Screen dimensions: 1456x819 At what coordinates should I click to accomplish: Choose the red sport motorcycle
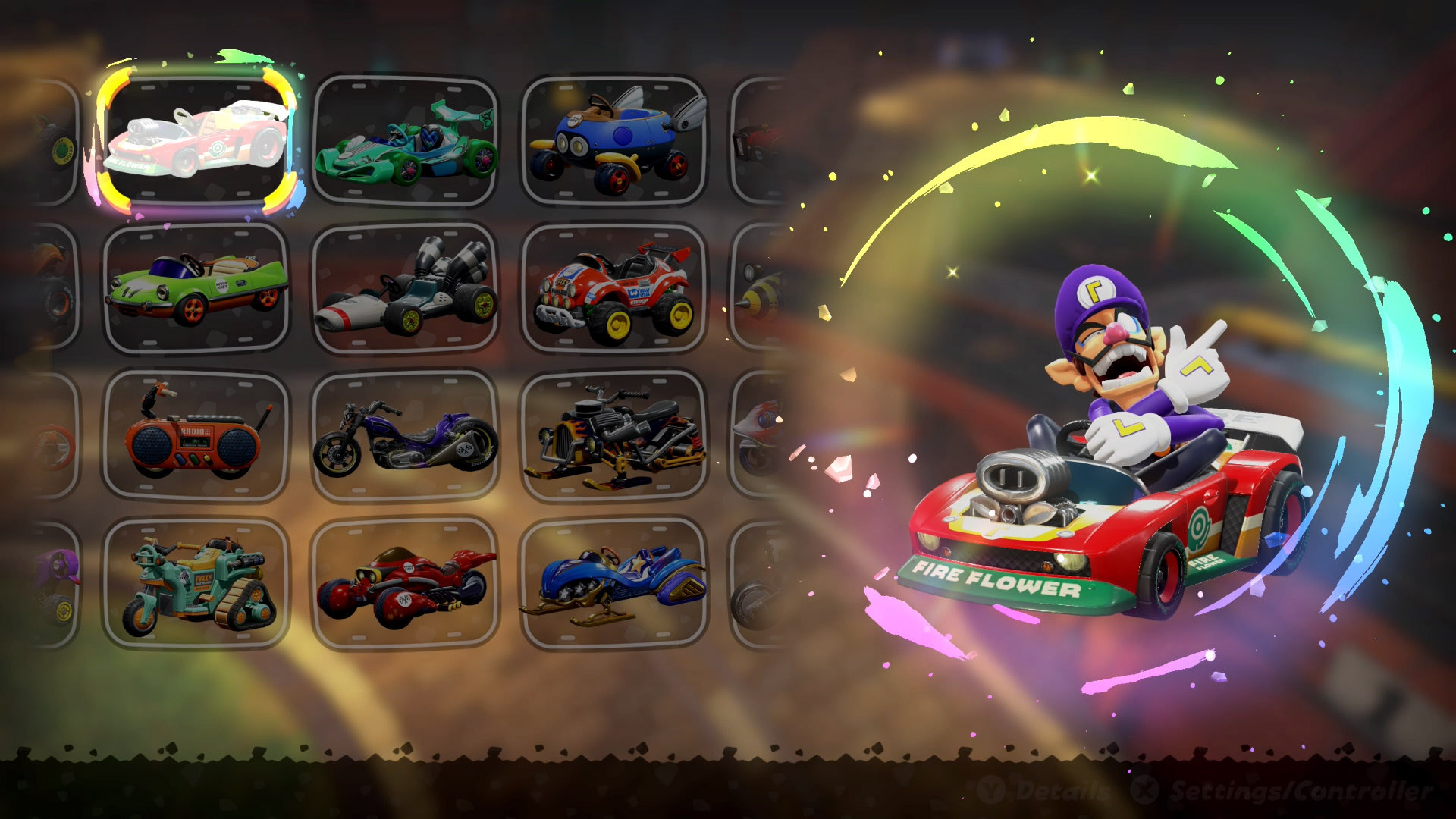[x=406, y=584]
